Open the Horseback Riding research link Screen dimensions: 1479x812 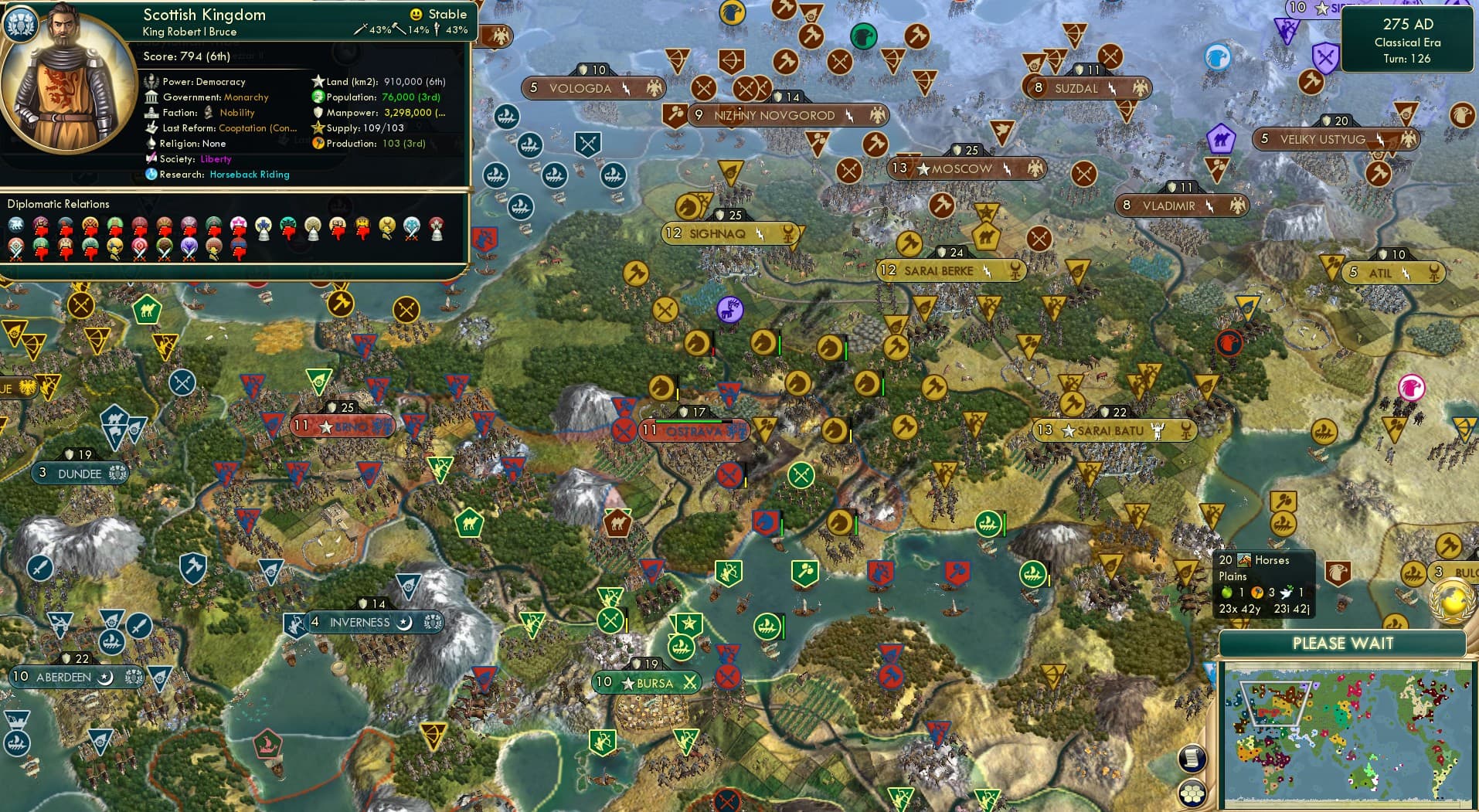(249, 175)
